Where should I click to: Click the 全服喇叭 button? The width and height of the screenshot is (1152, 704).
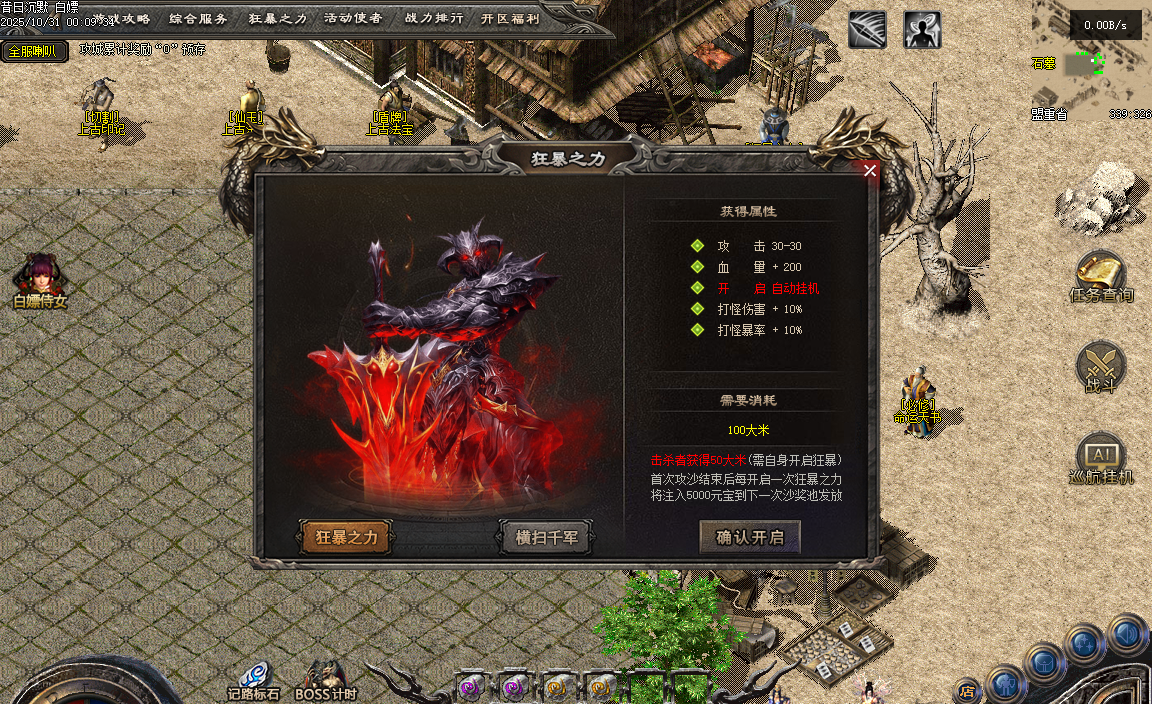click(34, 51)
